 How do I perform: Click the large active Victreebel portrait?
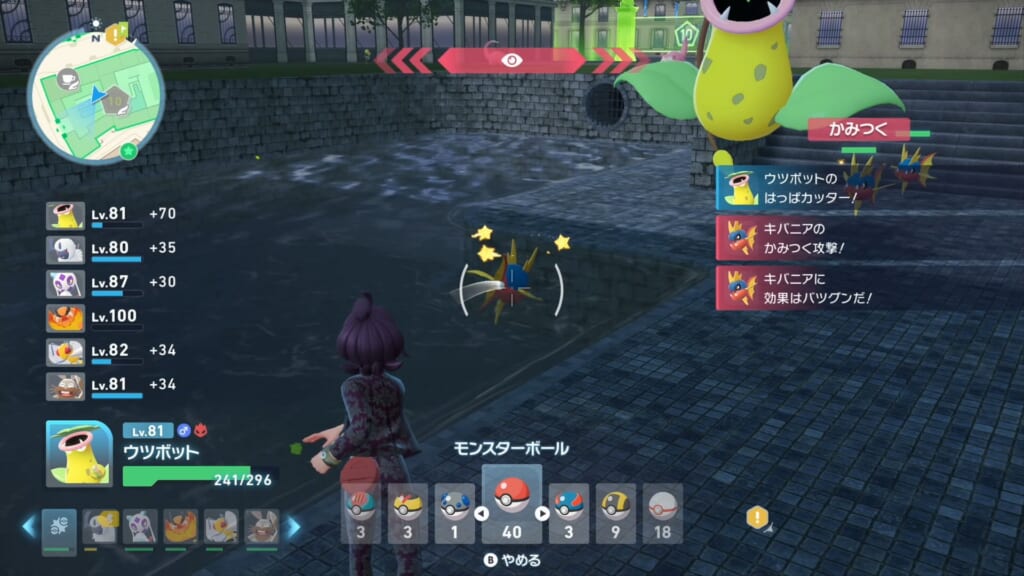pyautogui.click(x=79, y=454)
